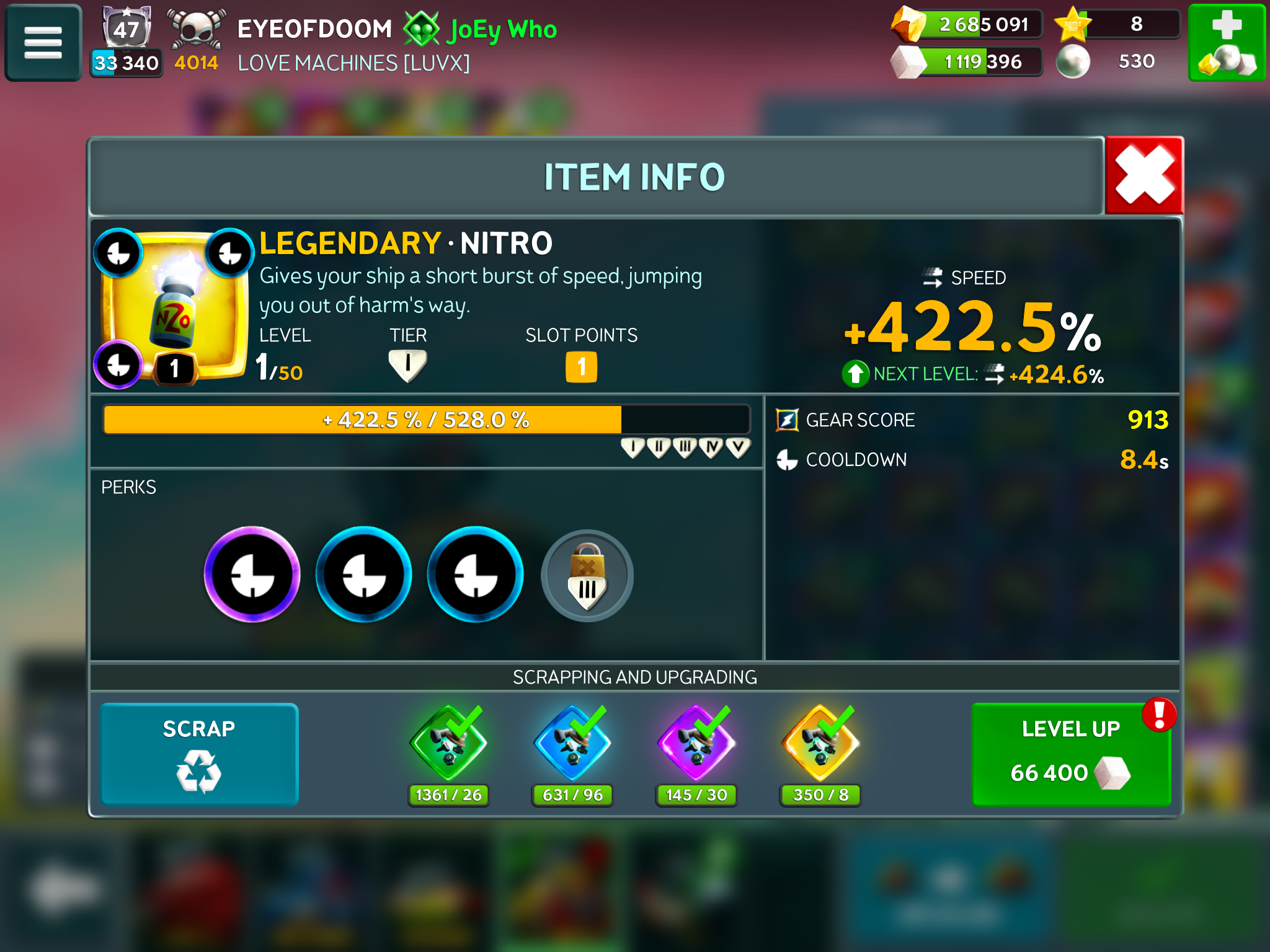Tap the green add-currency plus button
The width and height of the screenshot is (1270, 952).
click(x=1226, y=43)
